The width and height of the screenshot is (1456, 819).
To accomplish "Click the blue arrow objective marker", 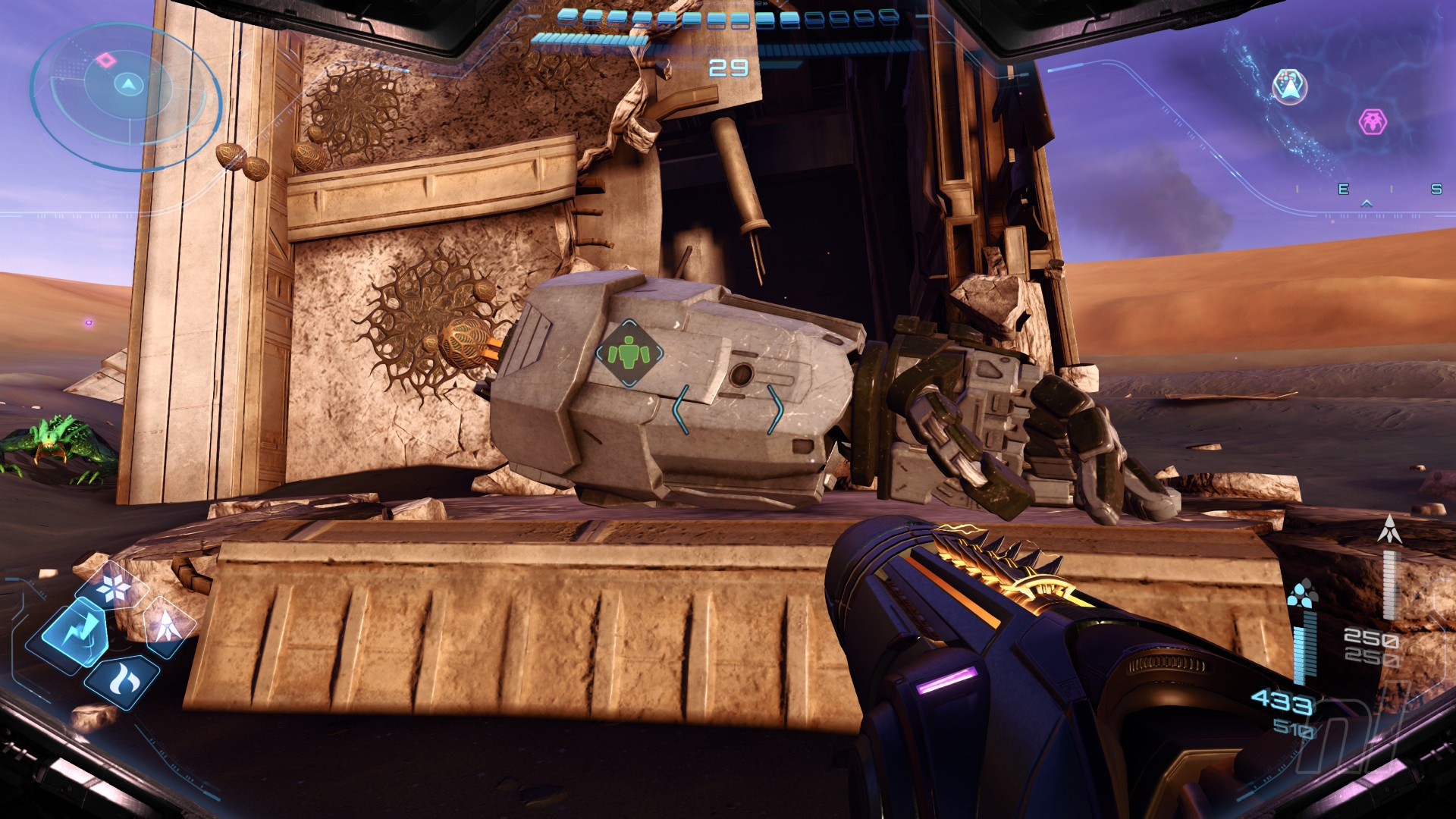I will (x=1289, y=86).
